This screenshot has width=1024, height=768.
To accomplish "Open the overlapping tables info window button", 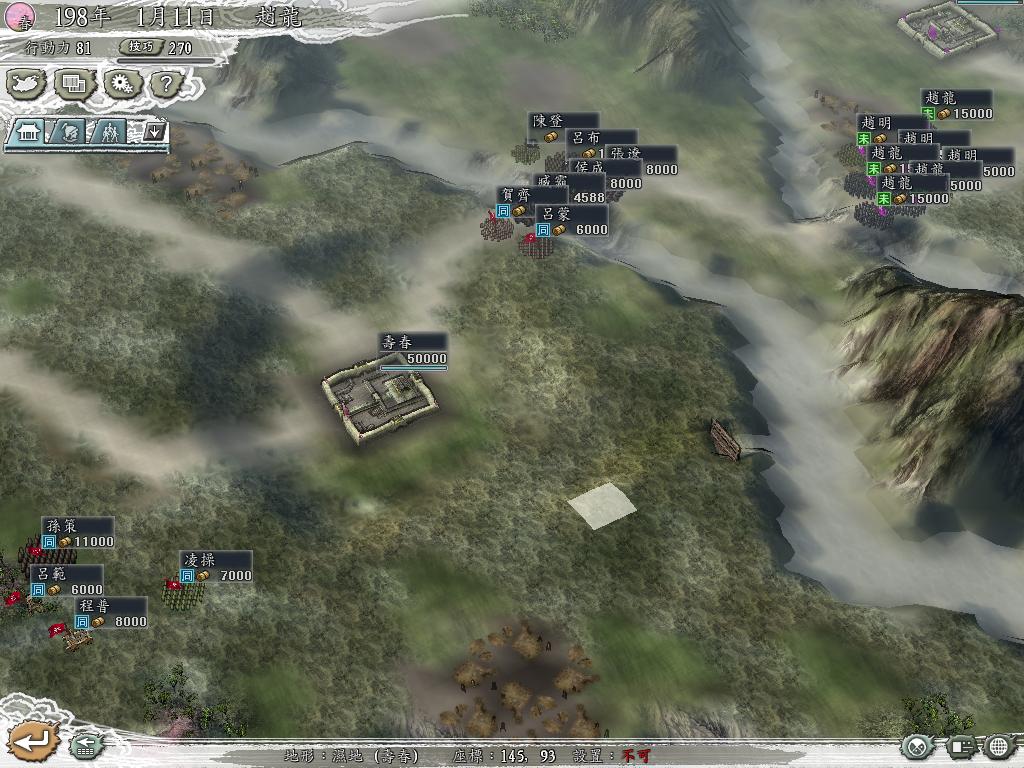I will tap(74, 84).
